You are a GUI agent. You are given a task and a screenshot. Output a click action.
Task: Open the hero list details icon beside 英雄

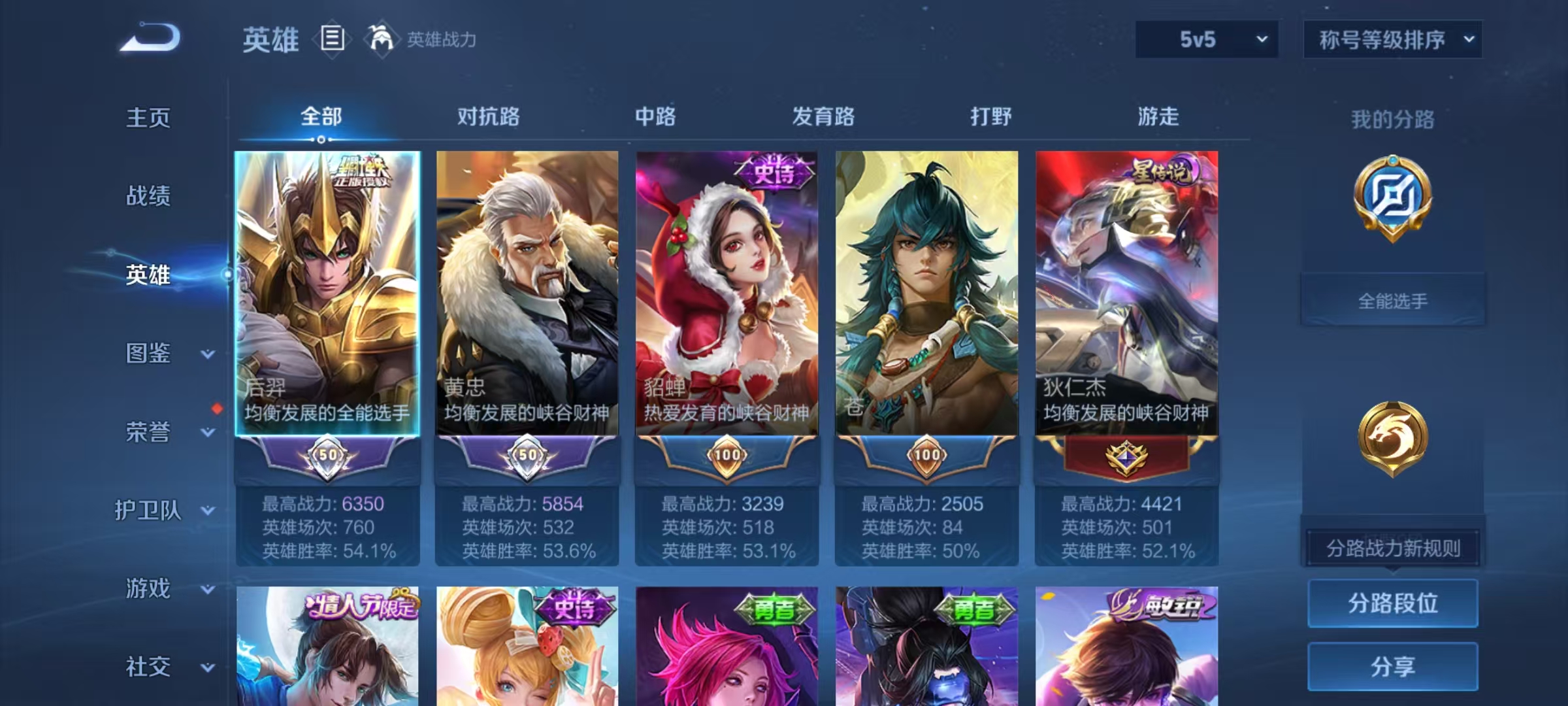[332, 39]
